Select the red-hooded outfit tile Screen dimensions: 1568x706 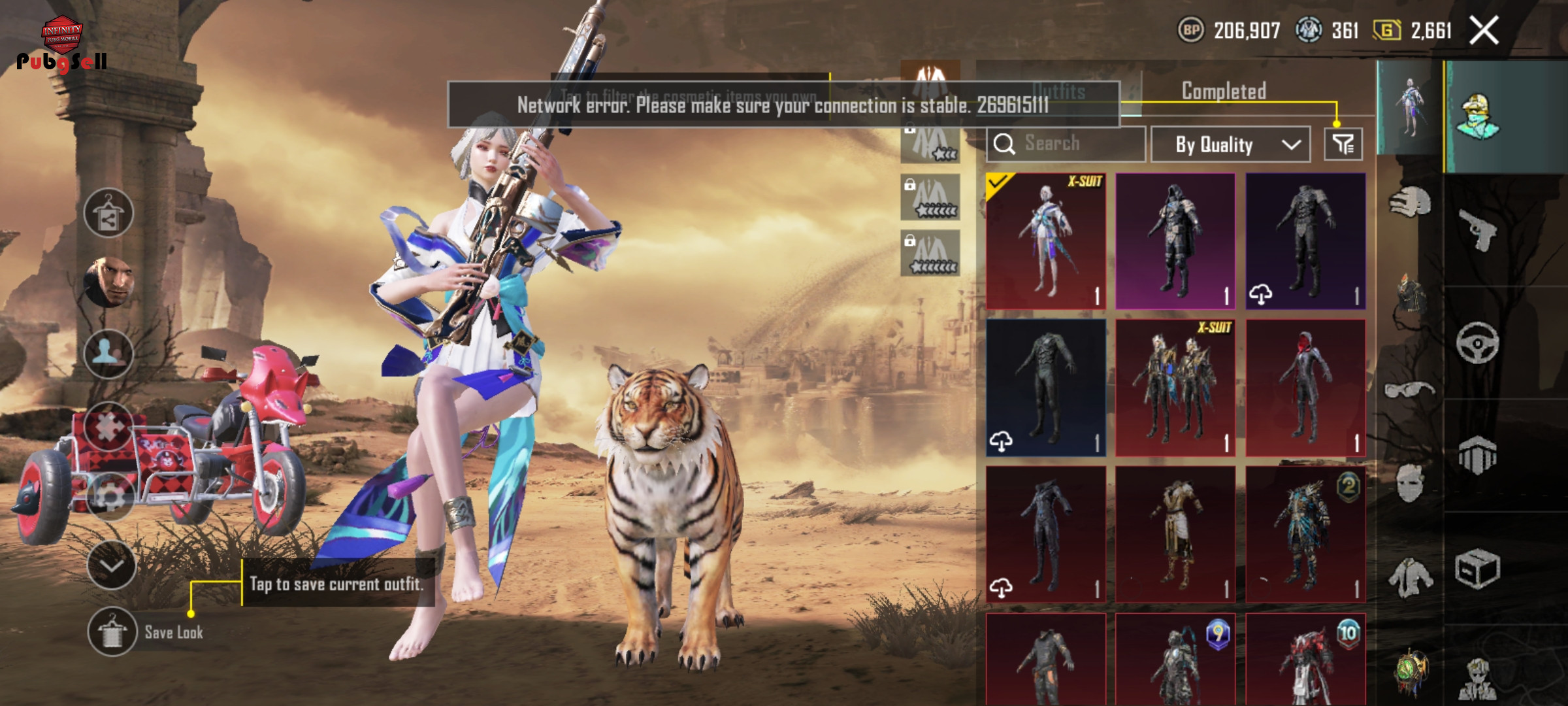(x=1305, y=388)
